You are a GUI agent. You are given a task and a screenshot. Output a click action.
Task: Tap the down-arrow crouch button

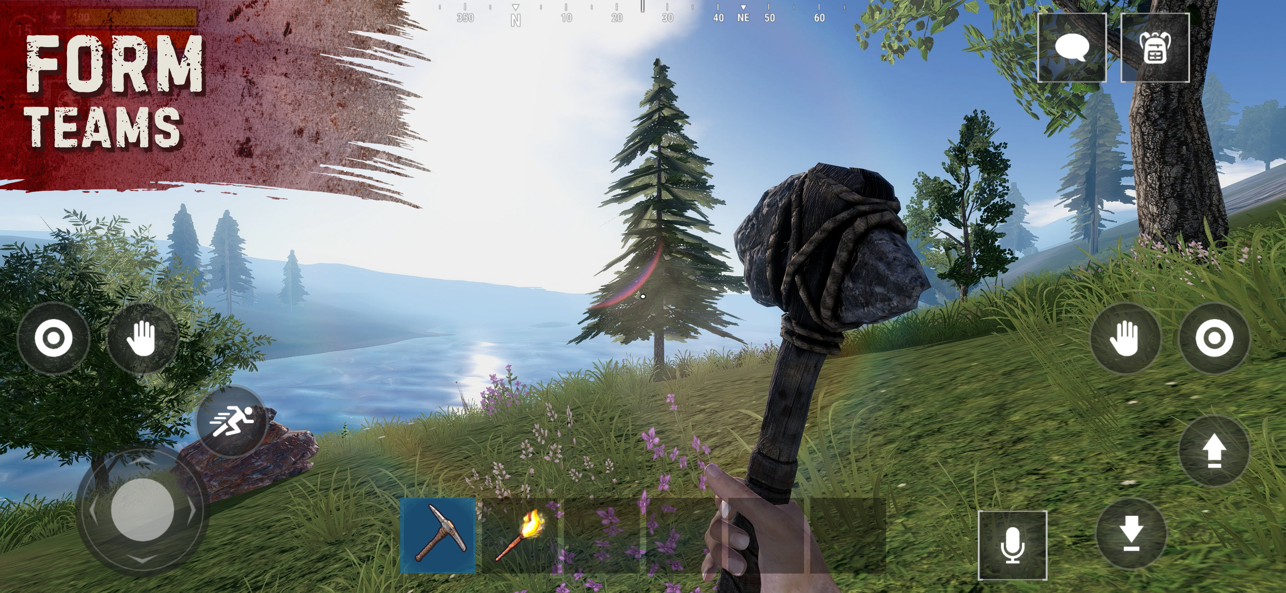coord(1131,534)
